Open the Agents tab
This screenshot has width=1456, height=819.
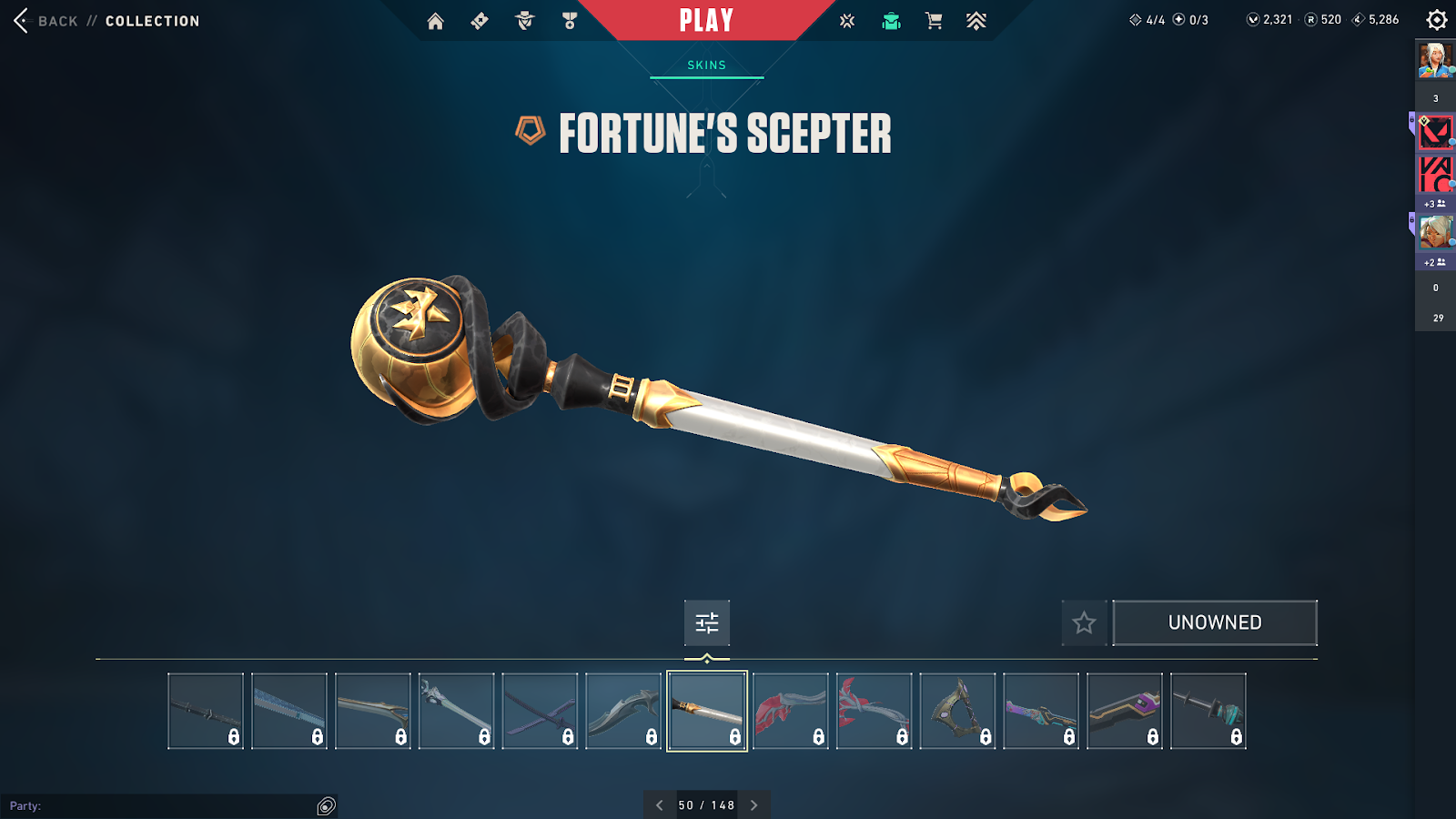[525, 21]
